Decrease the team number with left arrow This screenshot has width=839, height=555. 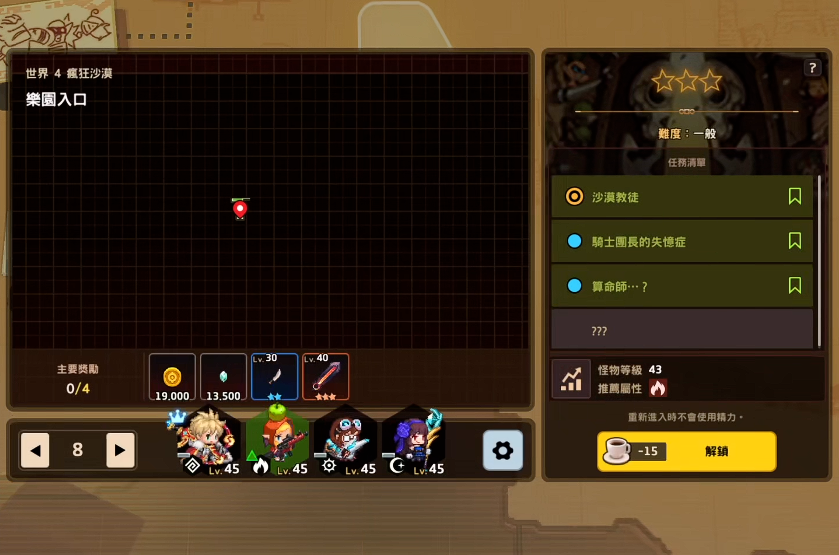(x=36, y=450)
